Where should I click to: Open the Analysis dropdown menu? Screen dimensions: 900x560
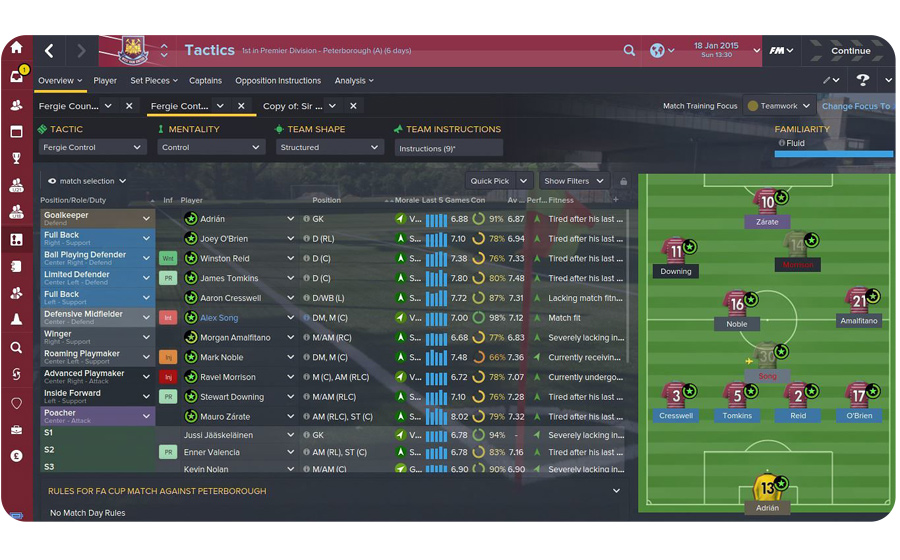click(x=354, y=81)
